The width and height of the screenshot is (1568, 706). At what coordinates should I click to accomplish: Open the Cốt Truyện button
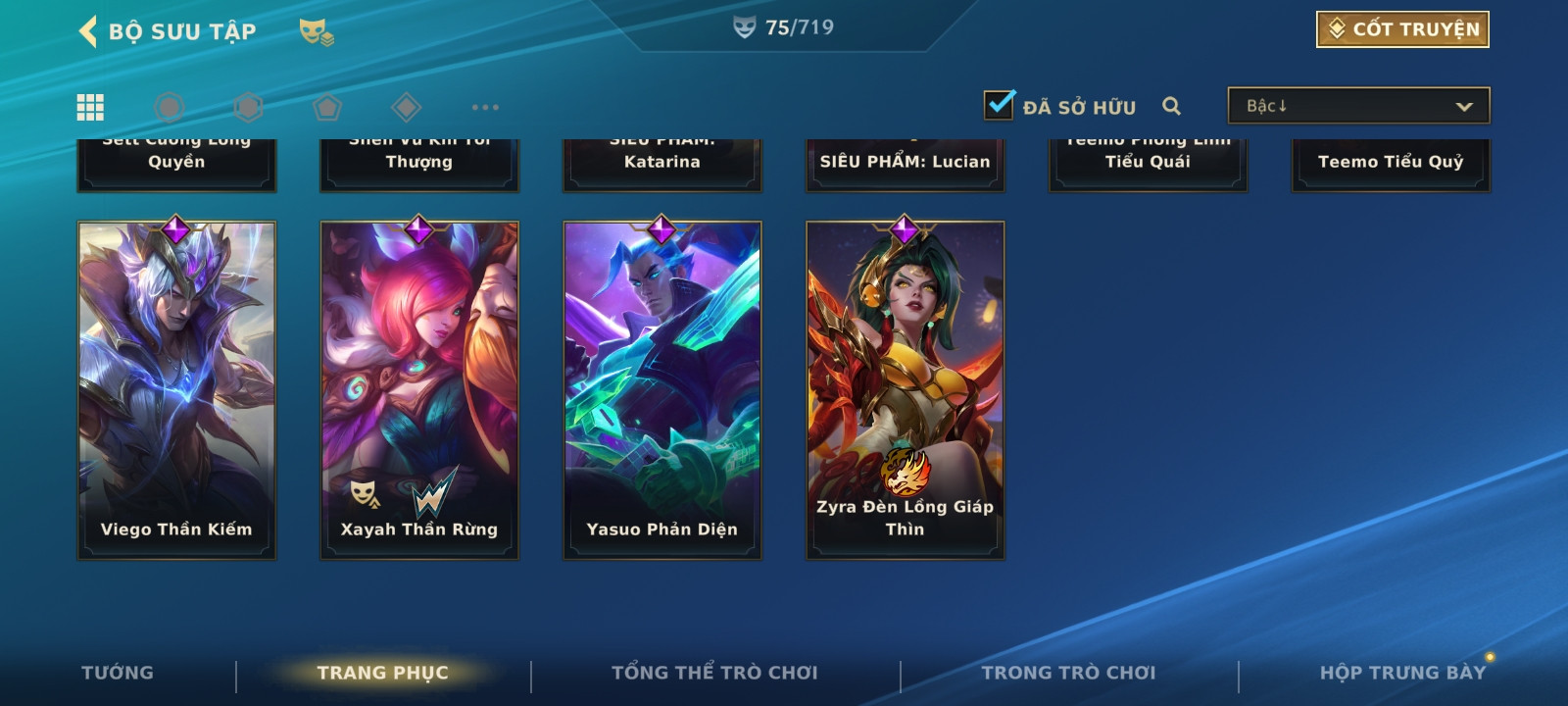[1402, 29]
